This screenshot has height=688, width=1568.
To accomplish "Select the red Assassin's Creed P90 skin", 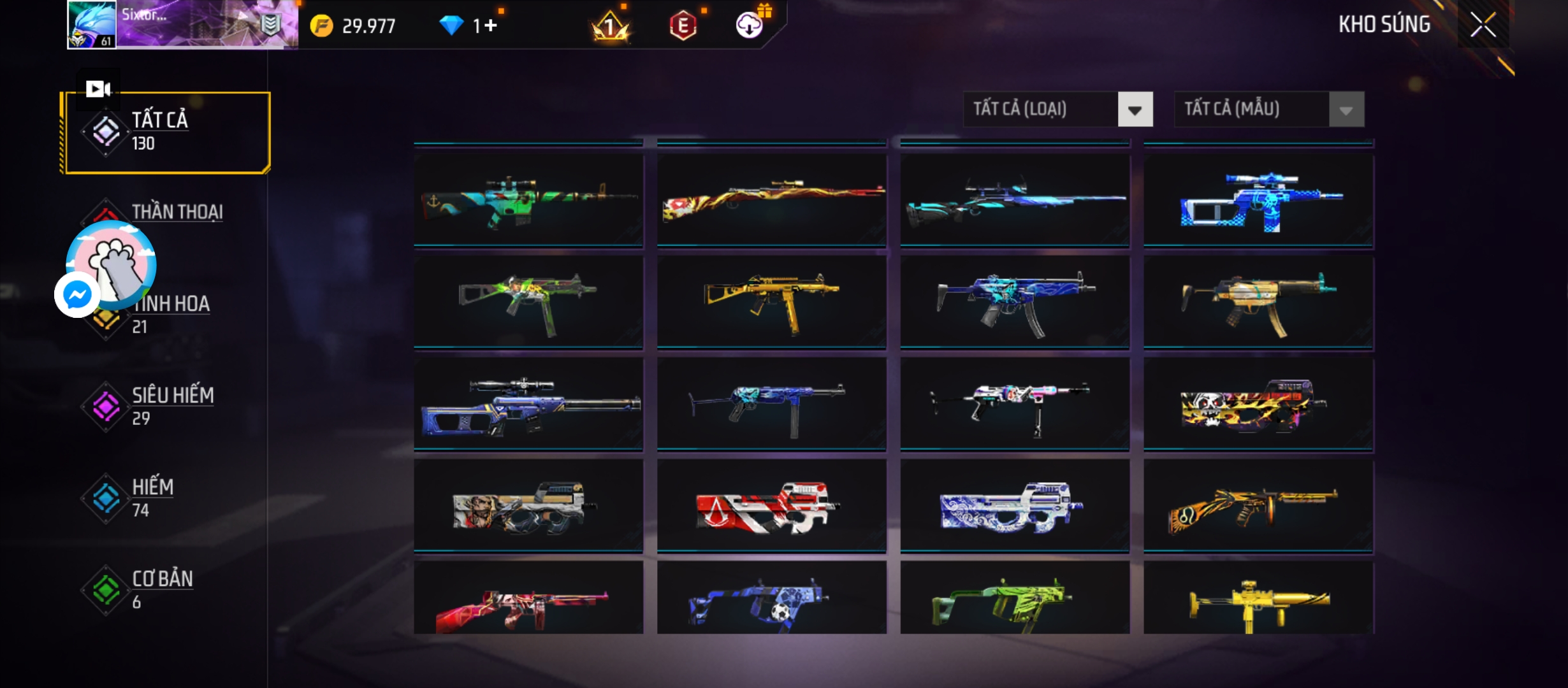I will (771, 506).
